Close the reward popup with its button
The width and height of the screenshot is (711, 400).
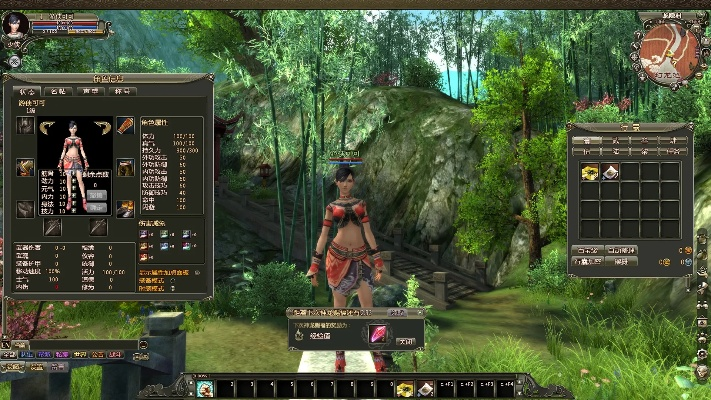[x=406, y=340]
